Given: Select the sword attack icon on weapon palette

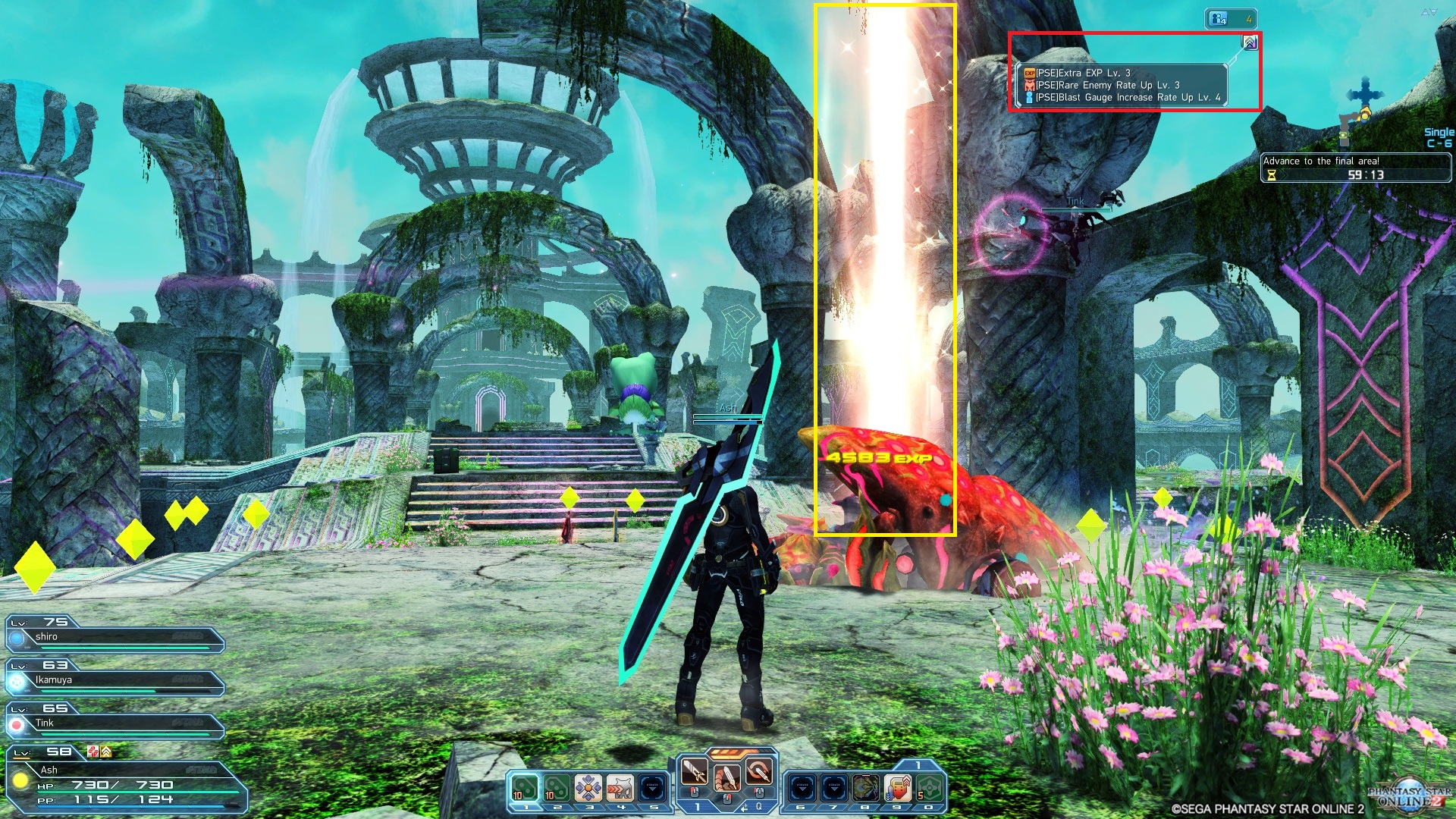Looking at the screenshot, I should (694, 773).
